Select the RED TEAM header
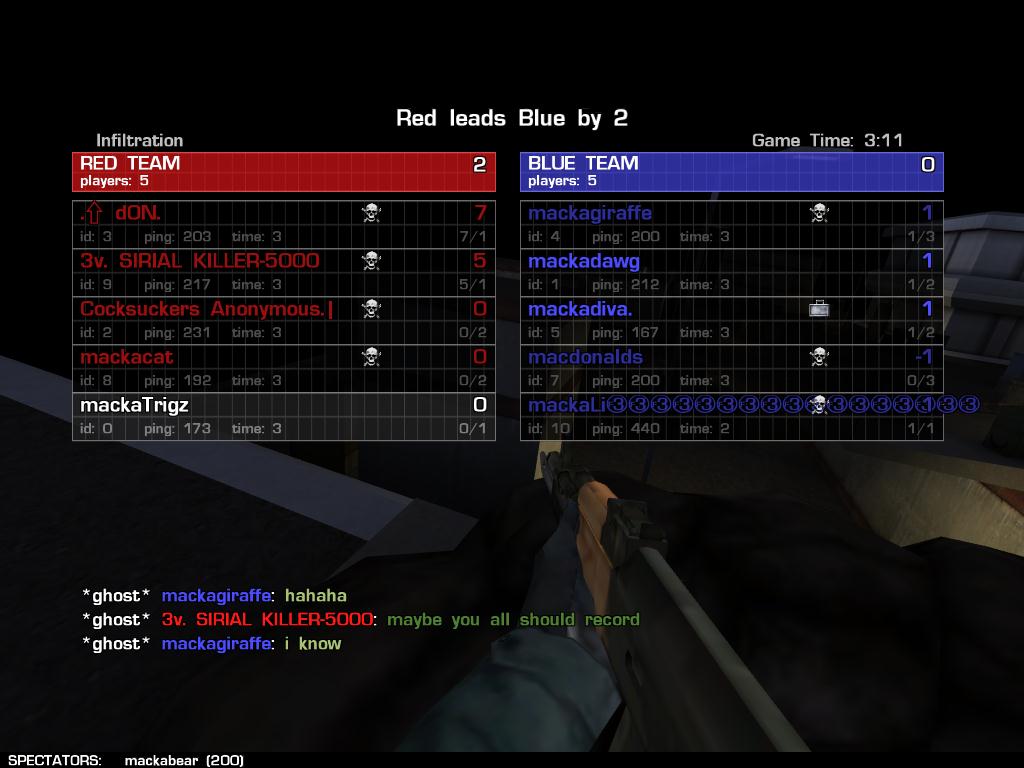1024x768 pixels. 283,171
